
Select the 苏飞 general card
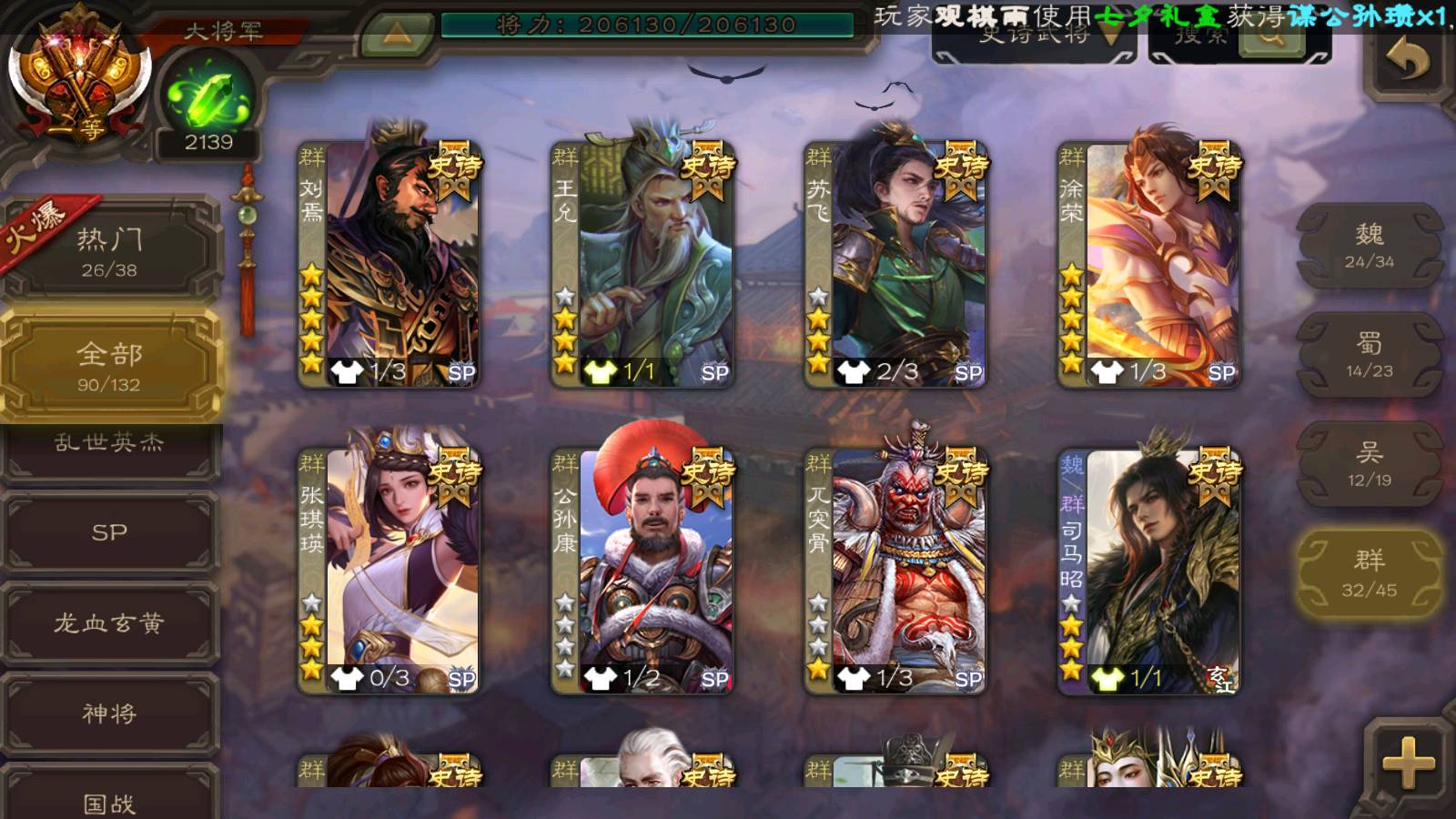tap(895, 264)
